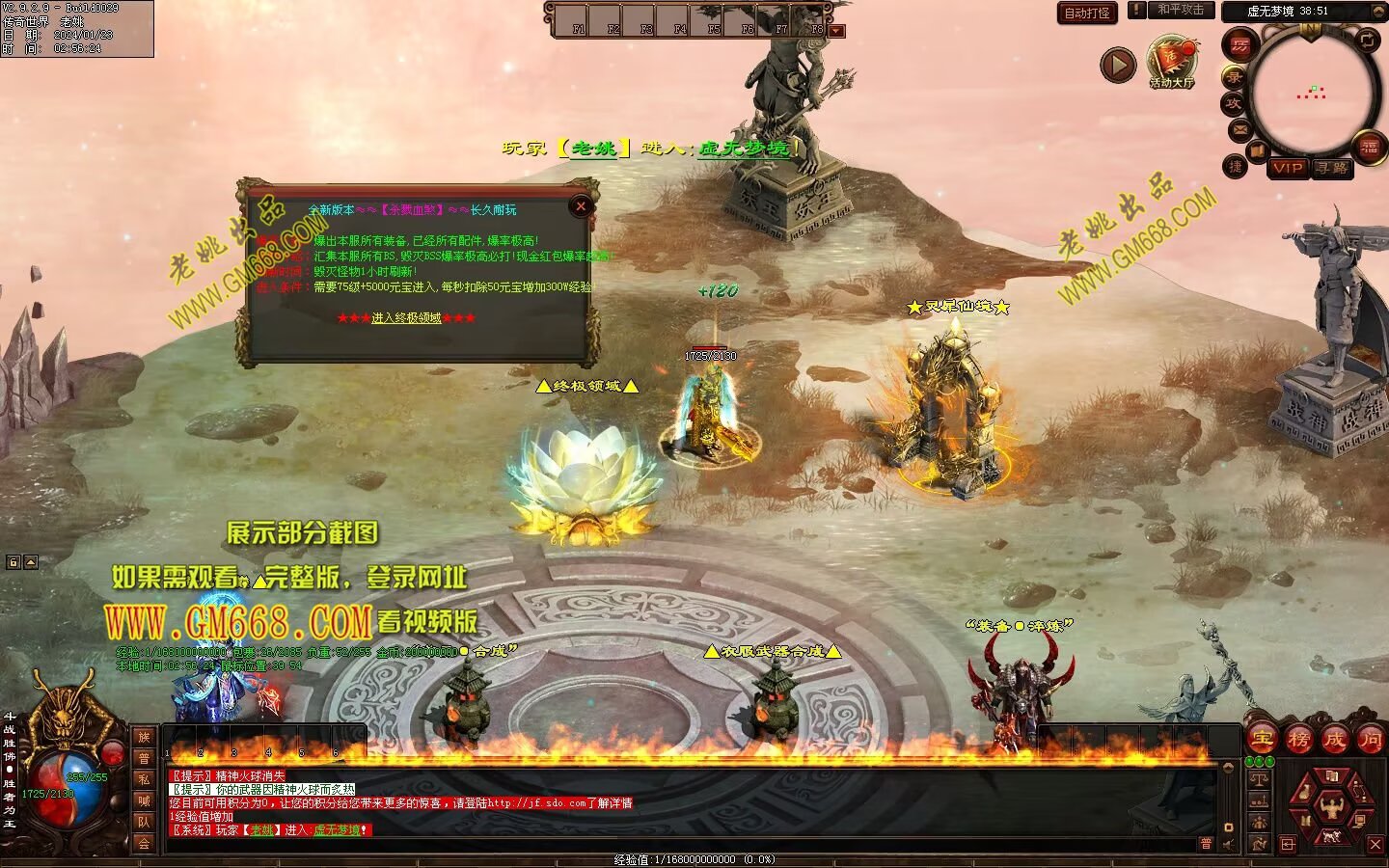Open the 宝 treasure shop button
The image size is (1389, 868).
click(x=1262, y=739)
